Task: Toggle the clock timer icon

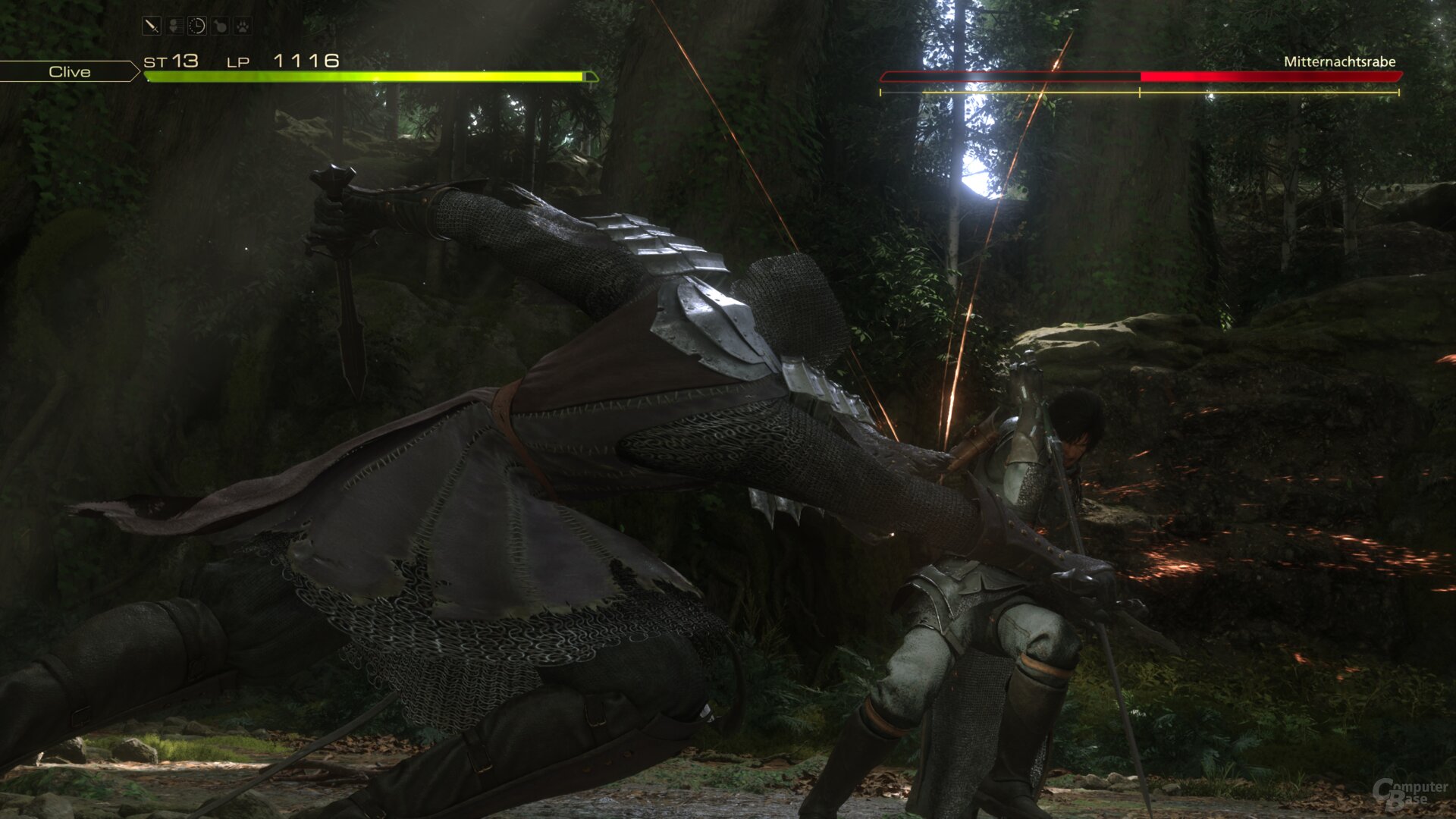Action: click(197, 27)
